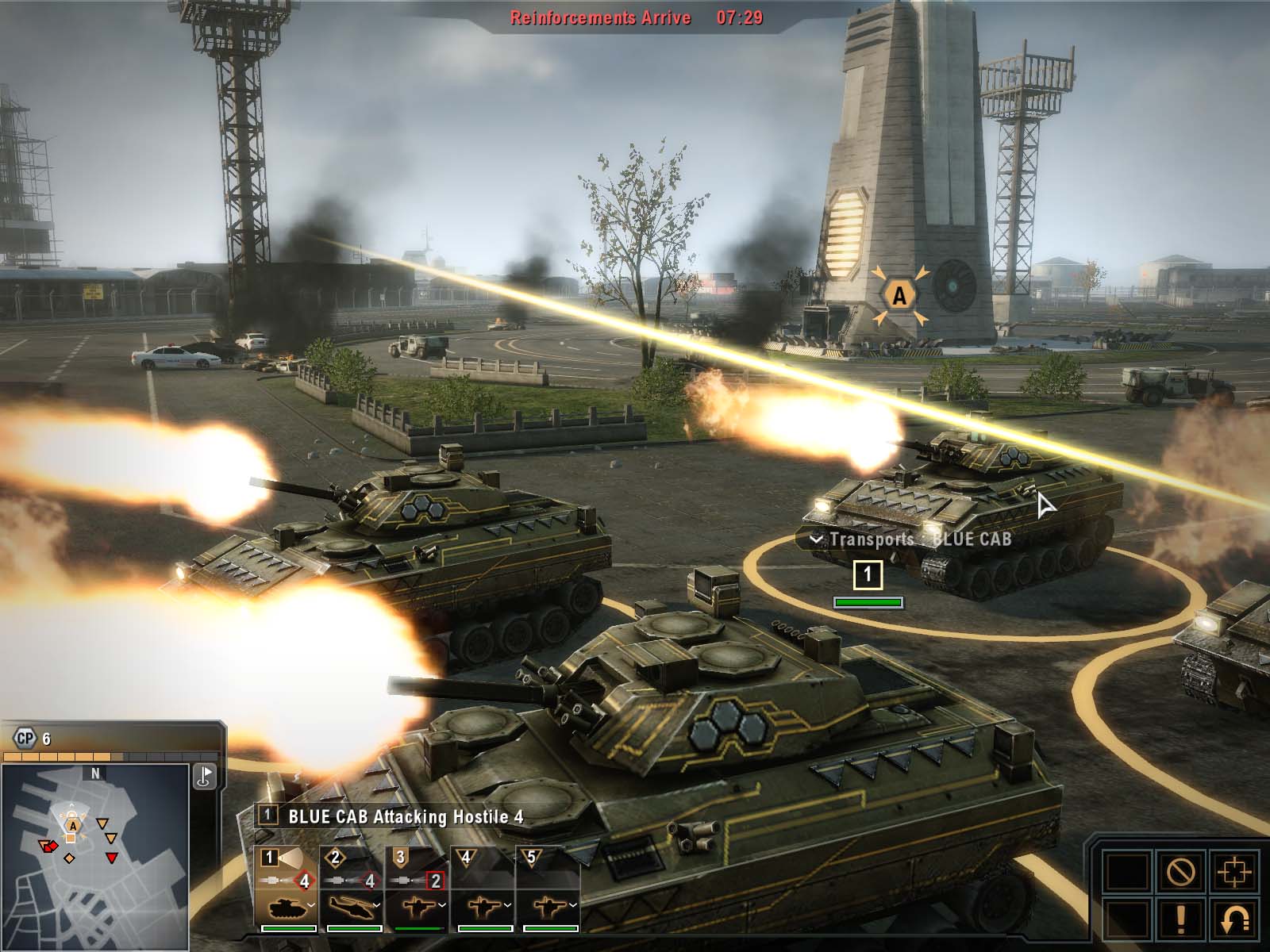The height and width of the screenshot is (952, 1270).
Task: Activate the flag ping button beside minimap
Action: tap(205, 776)
